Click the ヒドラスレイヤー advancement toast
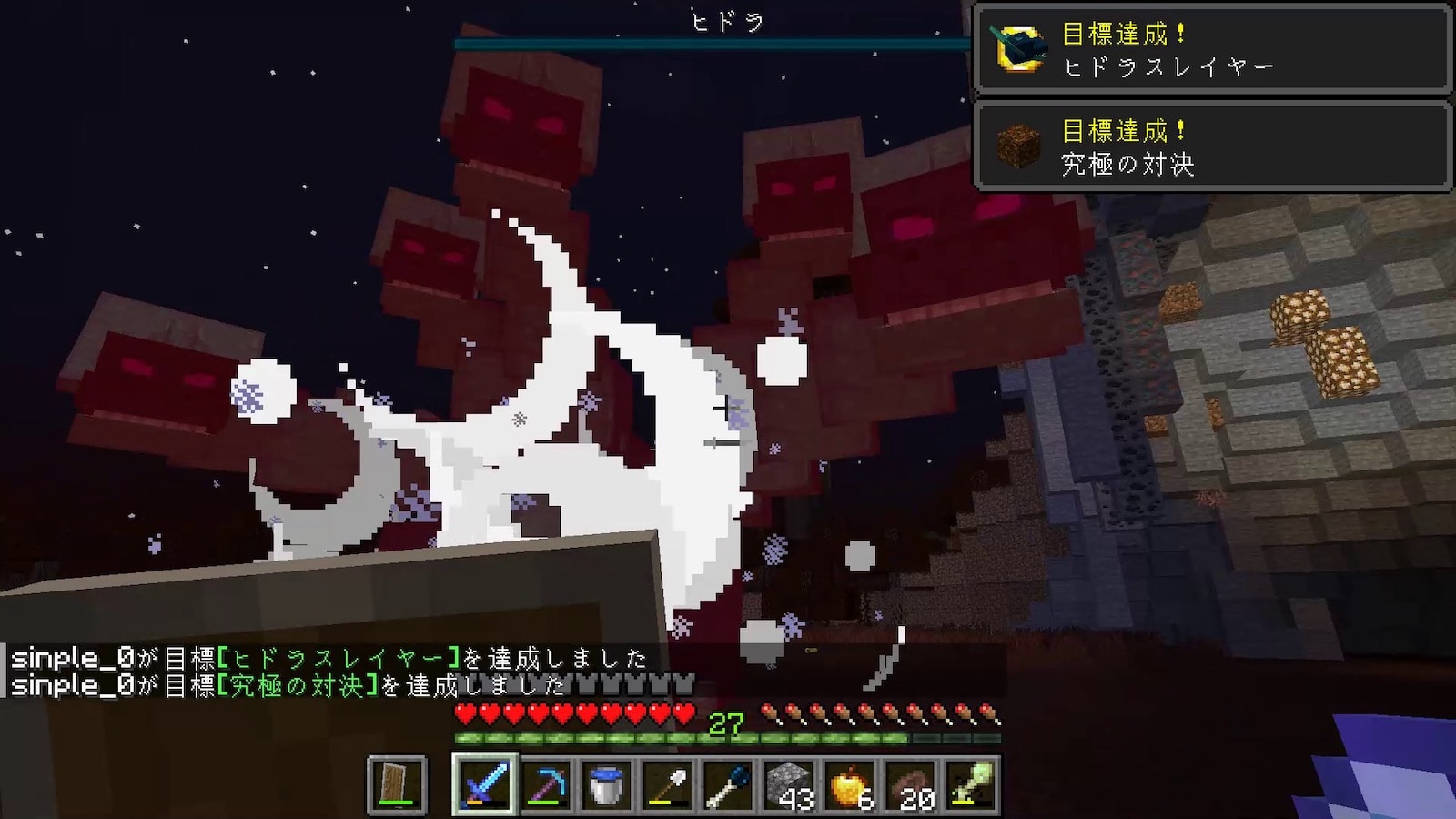1456x819 pixels. click(x=1212, y=49)
